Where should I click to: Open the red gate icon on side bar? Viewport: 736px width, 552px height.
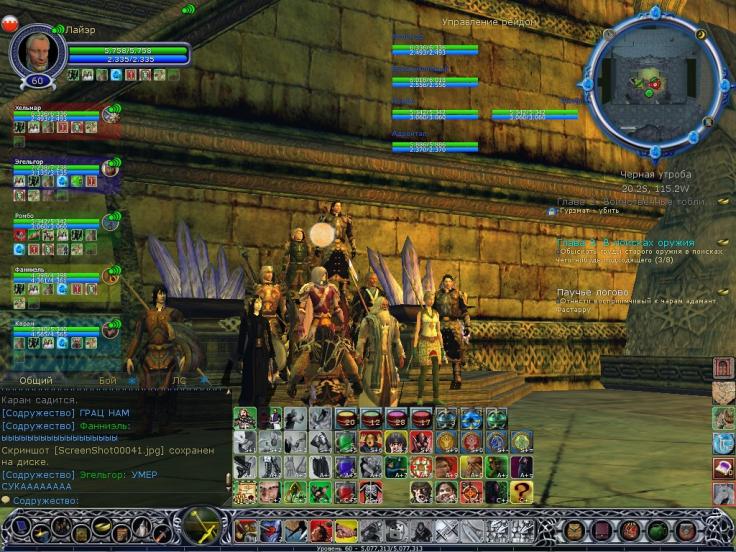723,368
